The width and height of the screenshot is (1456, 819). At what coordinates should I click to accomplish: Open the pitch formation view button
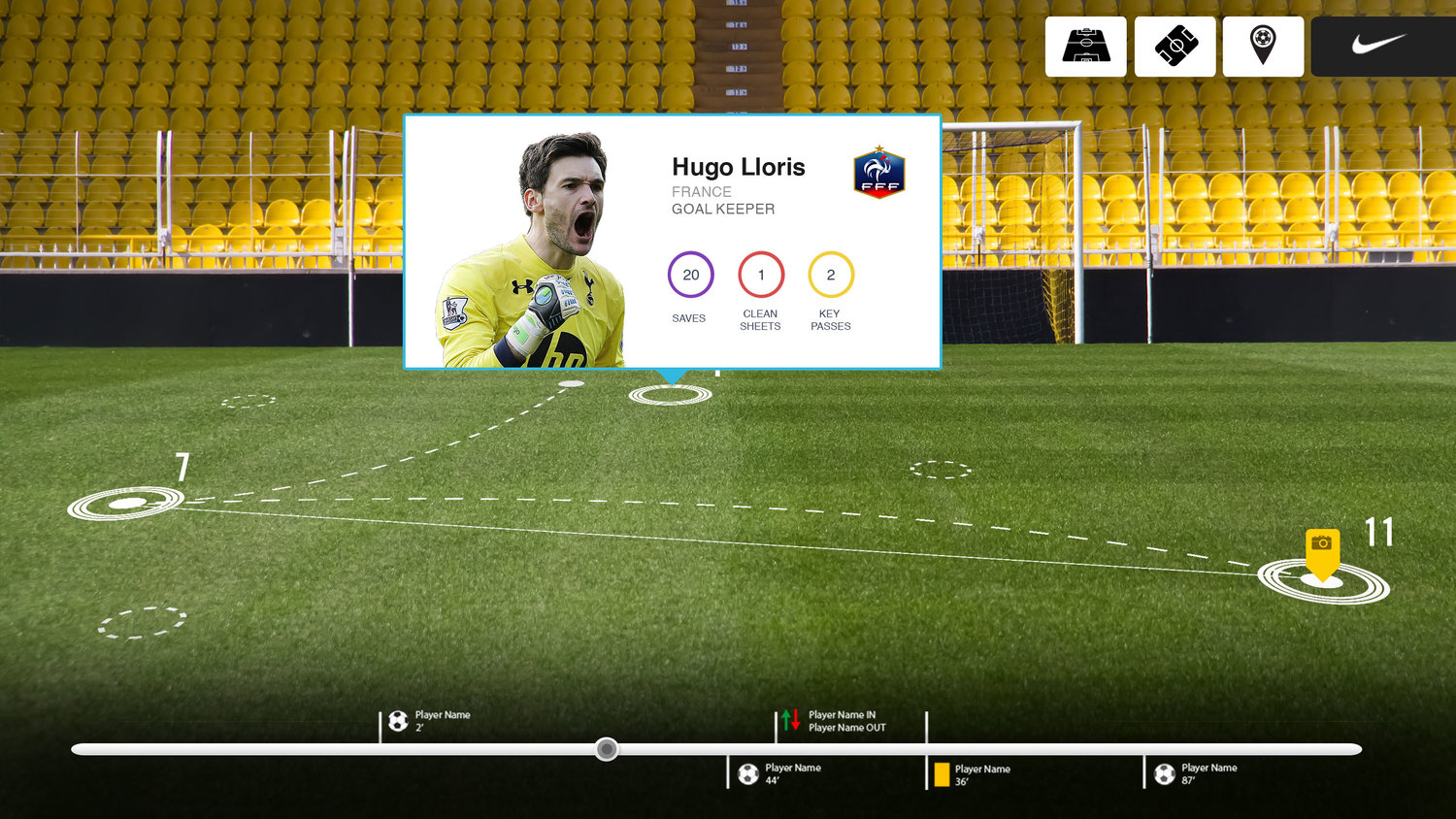tap(1085, 46)
